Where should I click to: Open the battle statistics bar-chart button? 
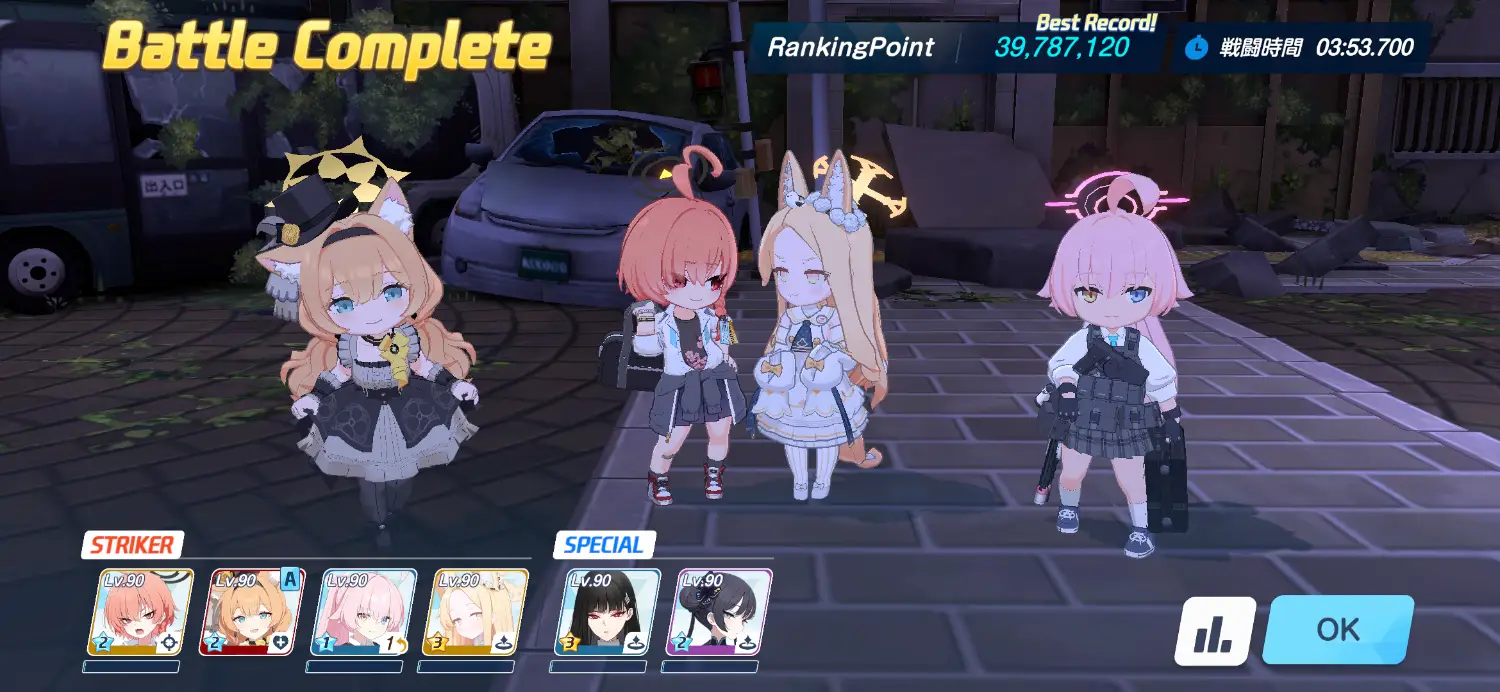[x=1215, y=631]
